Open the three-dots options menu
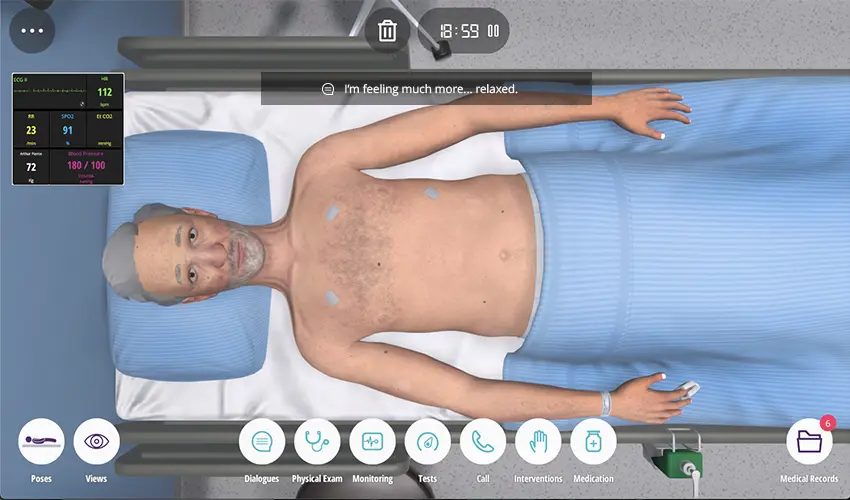The height and width of the screenshot is (500, 850). point(32,30)
